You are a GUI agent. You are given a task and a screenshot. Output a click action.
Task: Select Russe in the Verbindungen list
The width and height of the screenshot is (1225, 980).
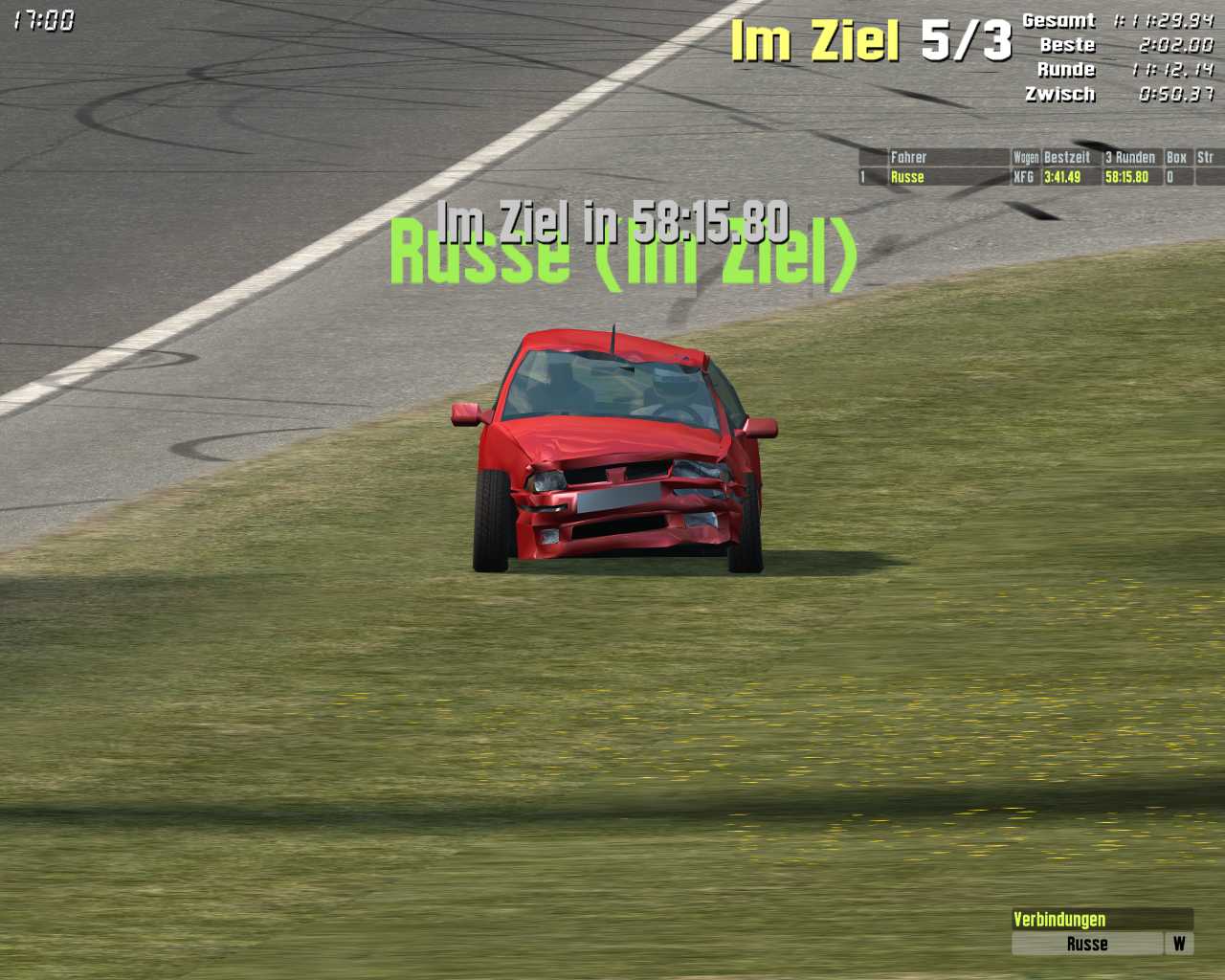tap(1087, 944)
